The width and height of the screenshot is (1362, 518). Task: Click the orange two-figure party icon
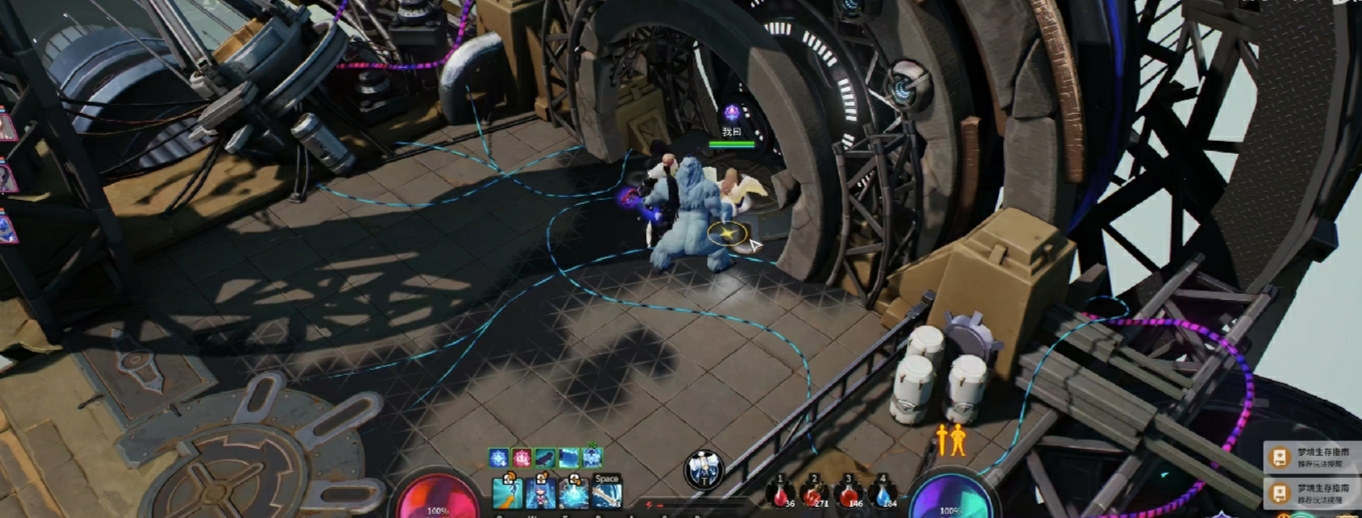coord(950,439)
